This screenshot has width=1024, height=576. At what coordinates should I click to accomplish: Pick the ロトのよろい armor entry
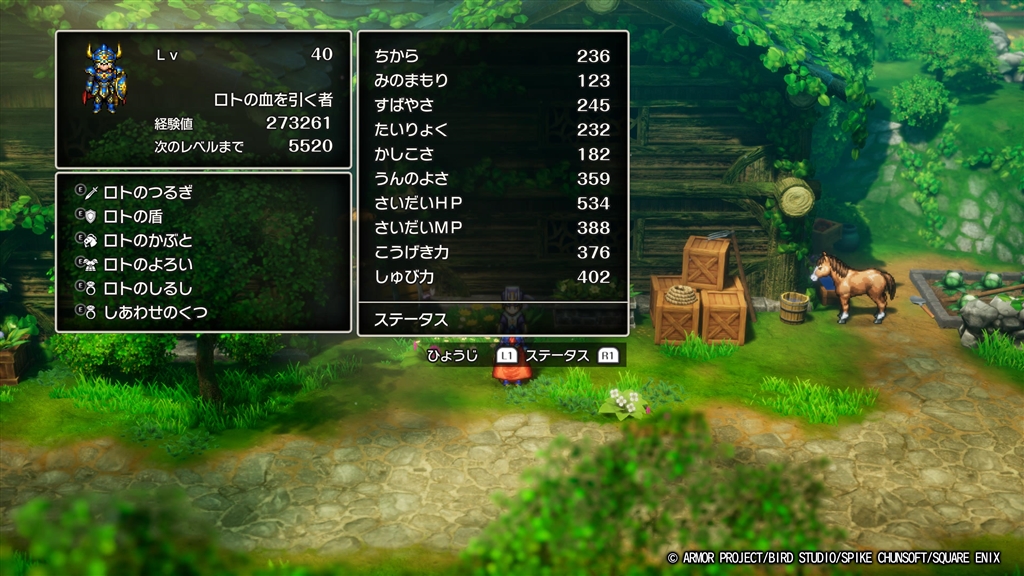[149, 265]
